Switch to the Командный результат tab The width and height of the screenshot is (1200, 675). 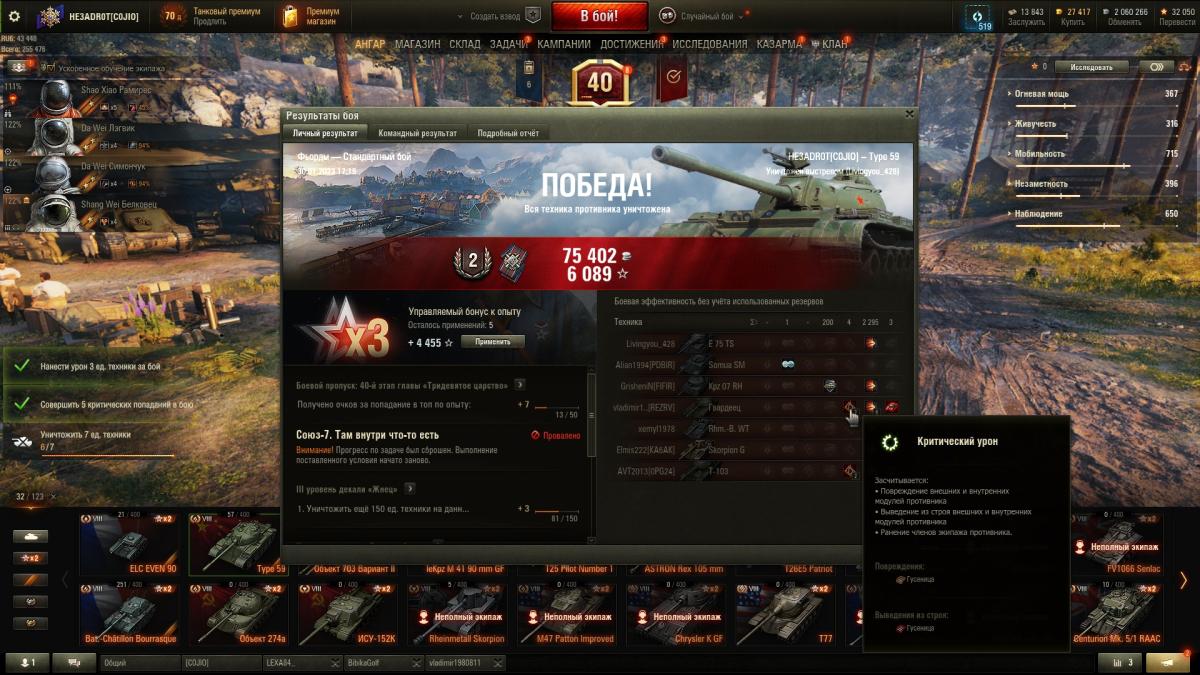[417, 133]
